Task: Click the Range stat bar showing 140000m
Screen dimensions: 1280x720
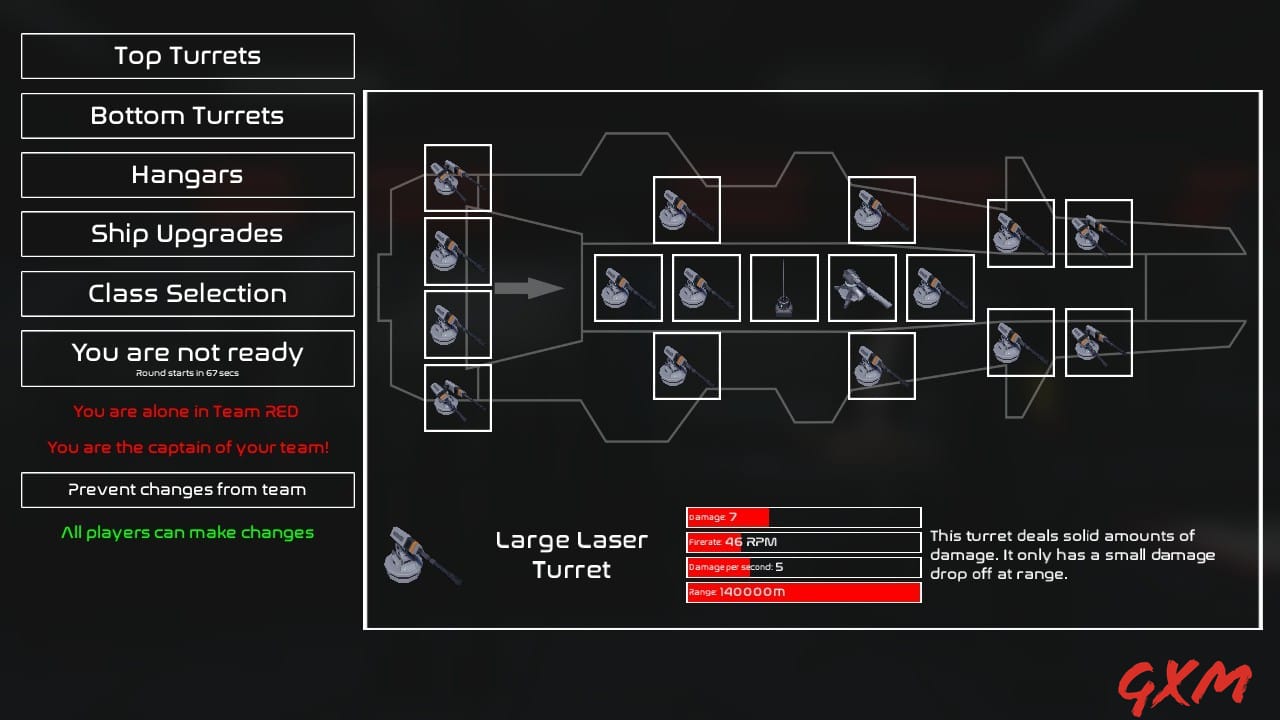Action: point(803,592)
